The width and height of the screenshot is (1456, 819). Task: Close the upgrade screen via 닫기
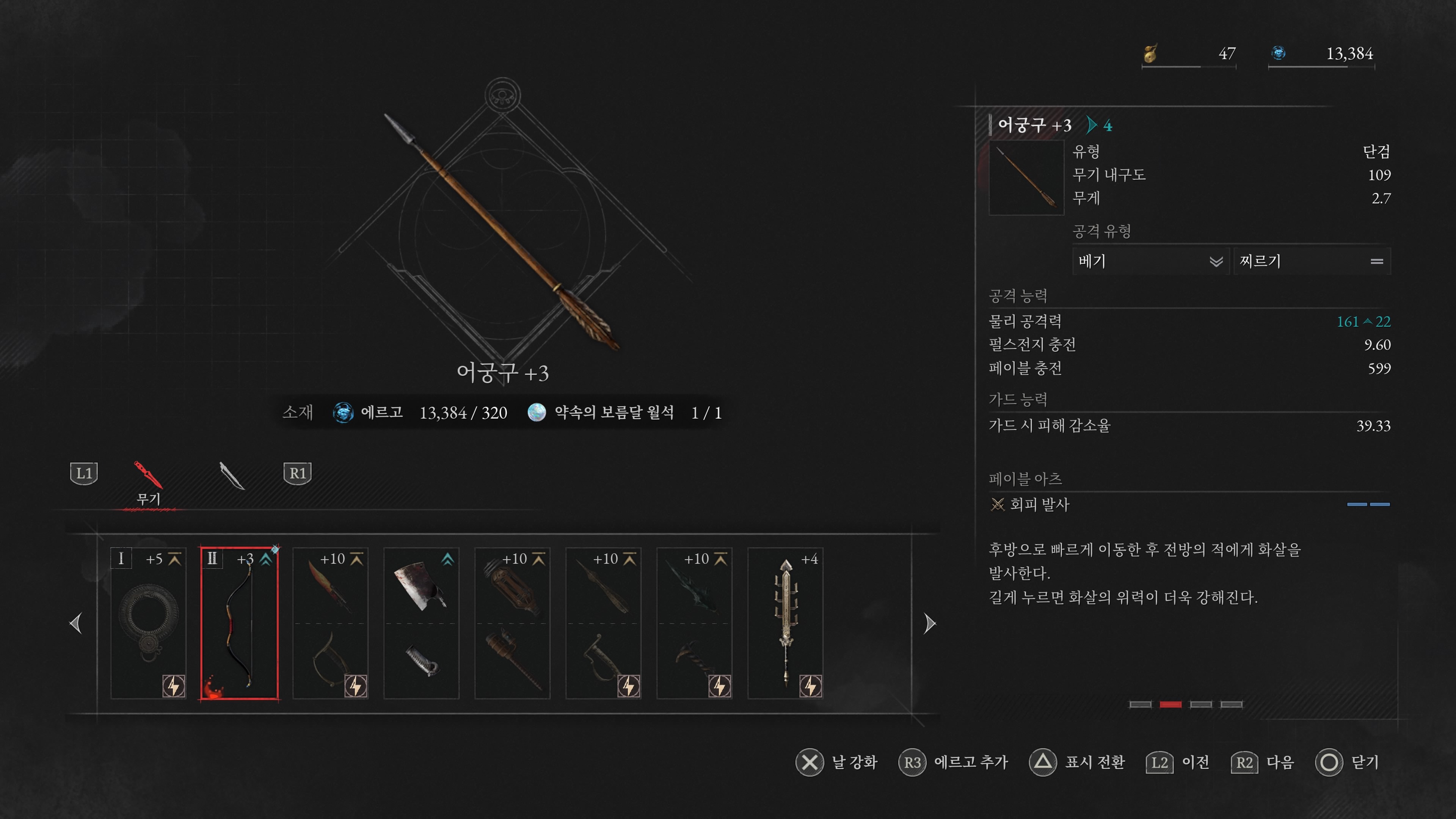click(x=1365, y=763)
